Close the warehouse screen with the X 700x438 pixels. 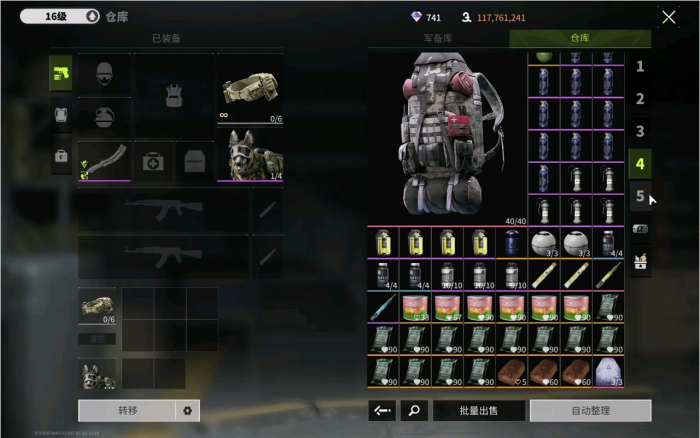pyautogui.click(x=669, y=17)
